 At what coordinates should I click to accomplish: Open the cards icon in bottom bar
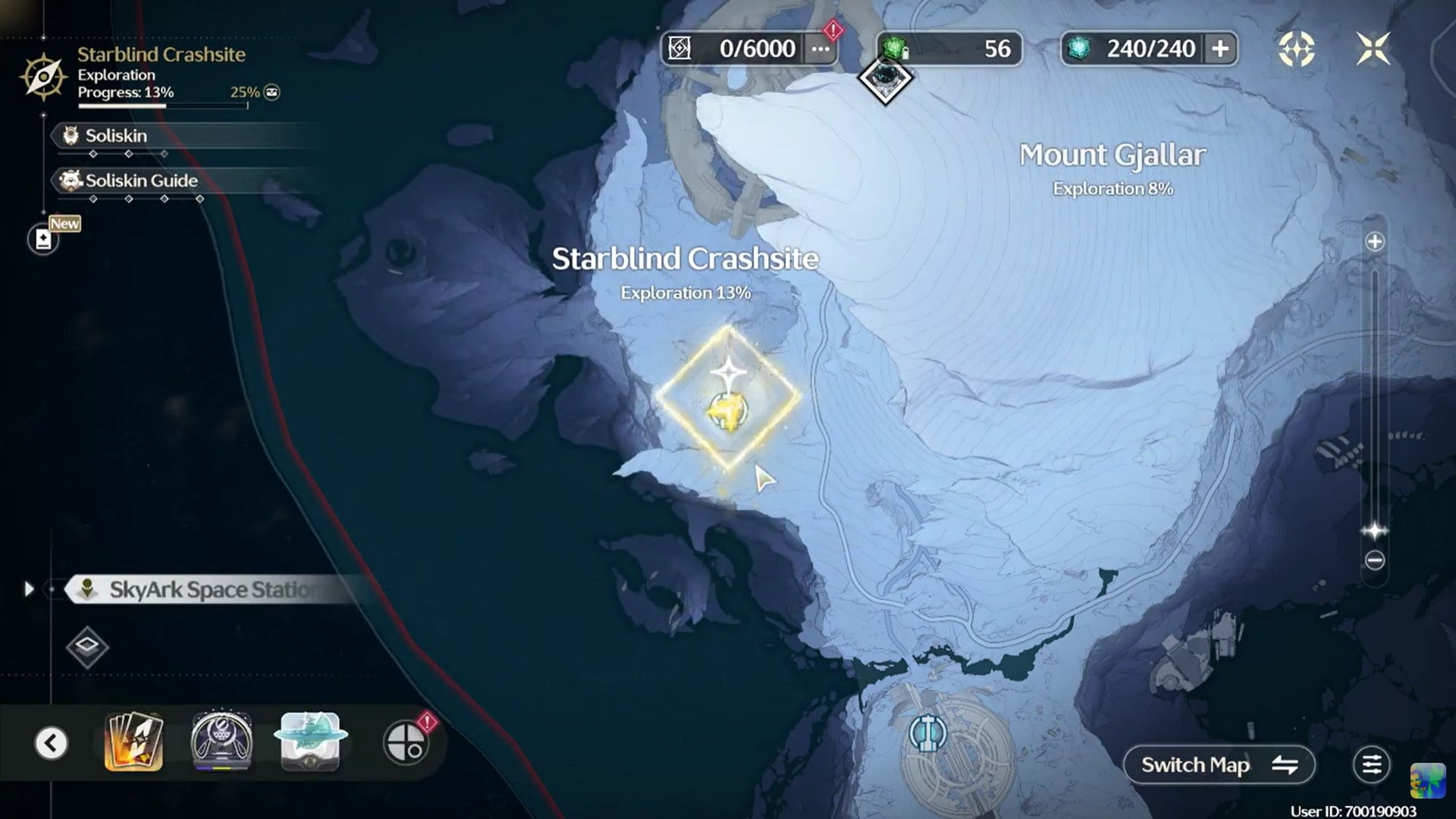(133, 742)
